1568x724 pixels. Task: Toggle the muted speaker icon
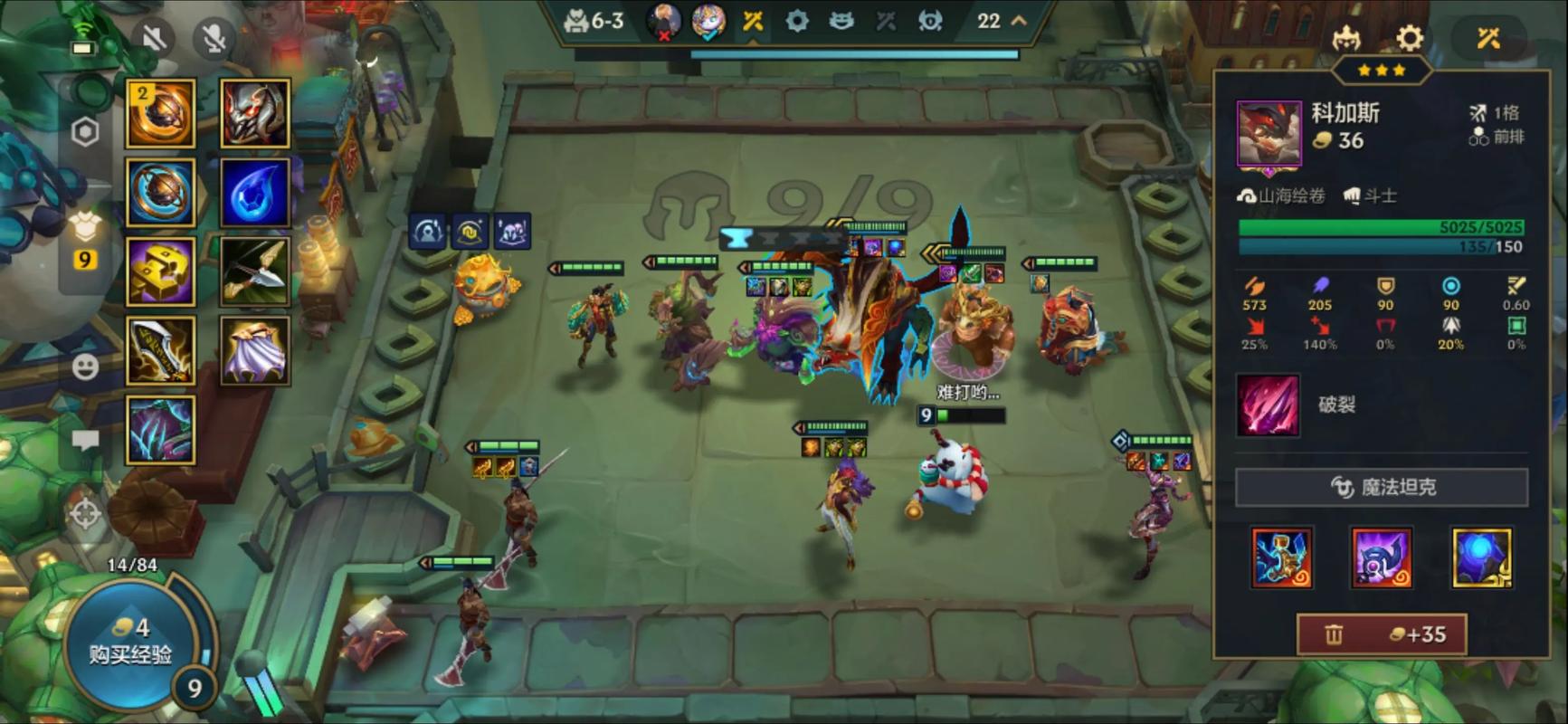155,38
